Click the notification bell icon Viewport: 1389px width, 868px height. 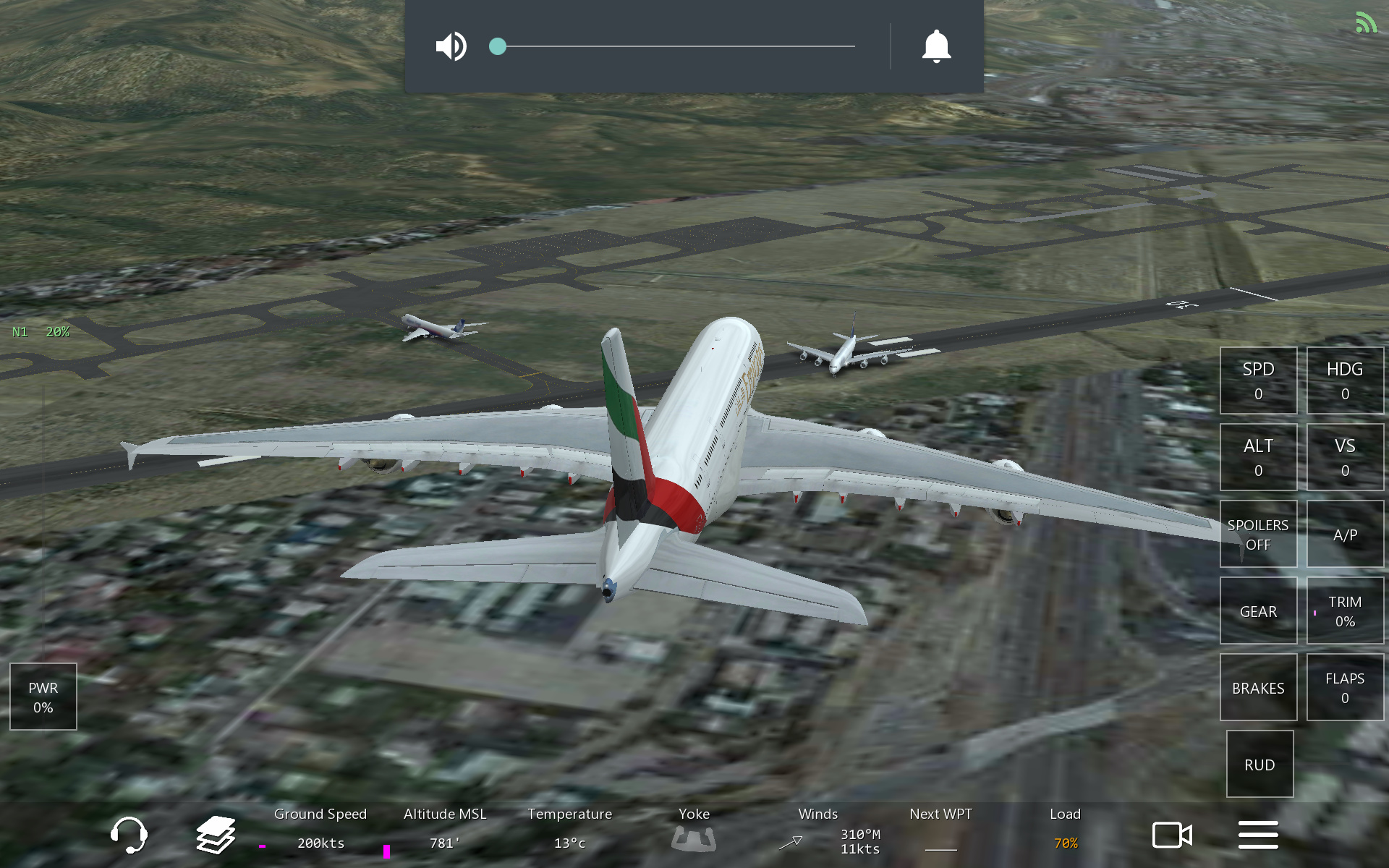pos(936,46)
